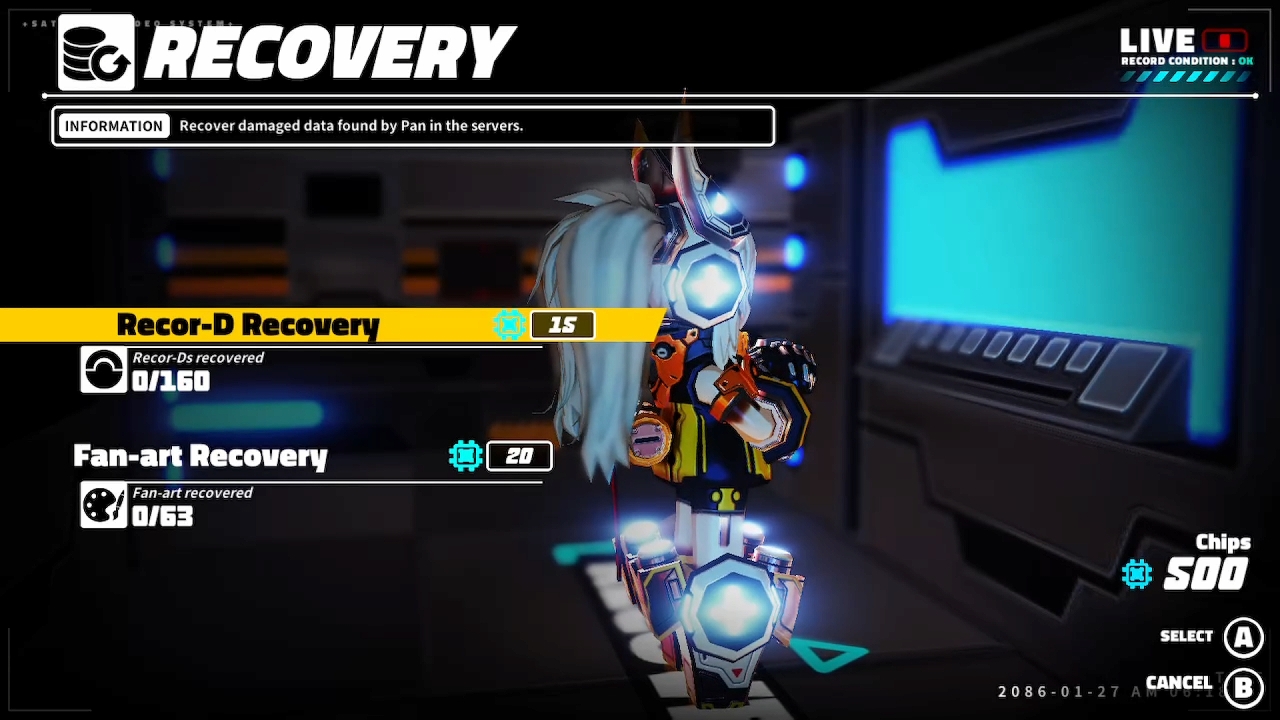Select the disc icon next to Recor-Ds recovered
Viewport: 1280px width, 720px height.
tap(103, 369)
